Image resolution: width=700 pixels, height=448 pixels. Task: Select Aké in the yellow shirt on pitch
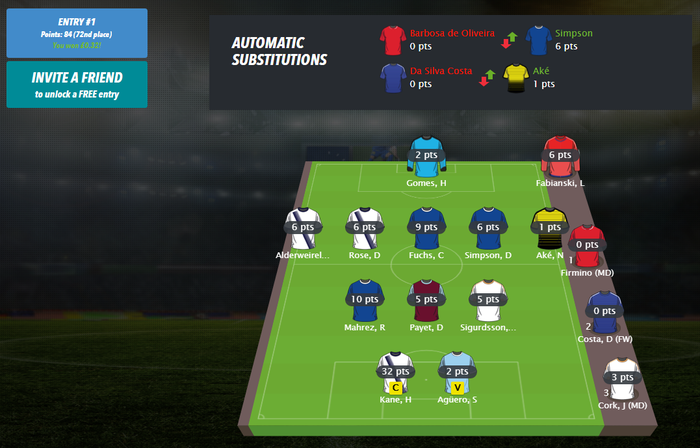548,228
